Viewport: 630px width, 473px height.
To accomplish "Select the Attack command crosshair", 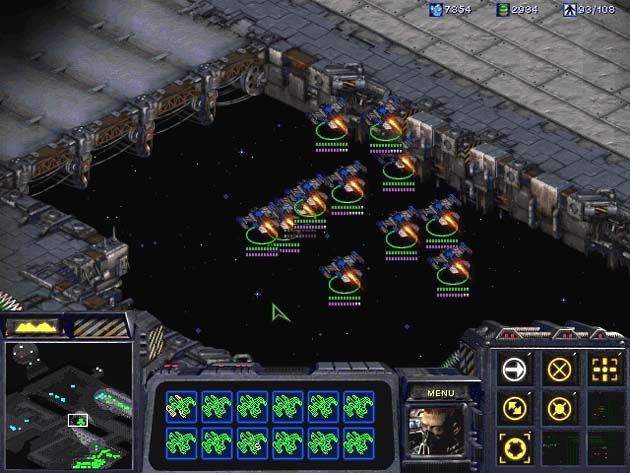I will click(603, 369).
